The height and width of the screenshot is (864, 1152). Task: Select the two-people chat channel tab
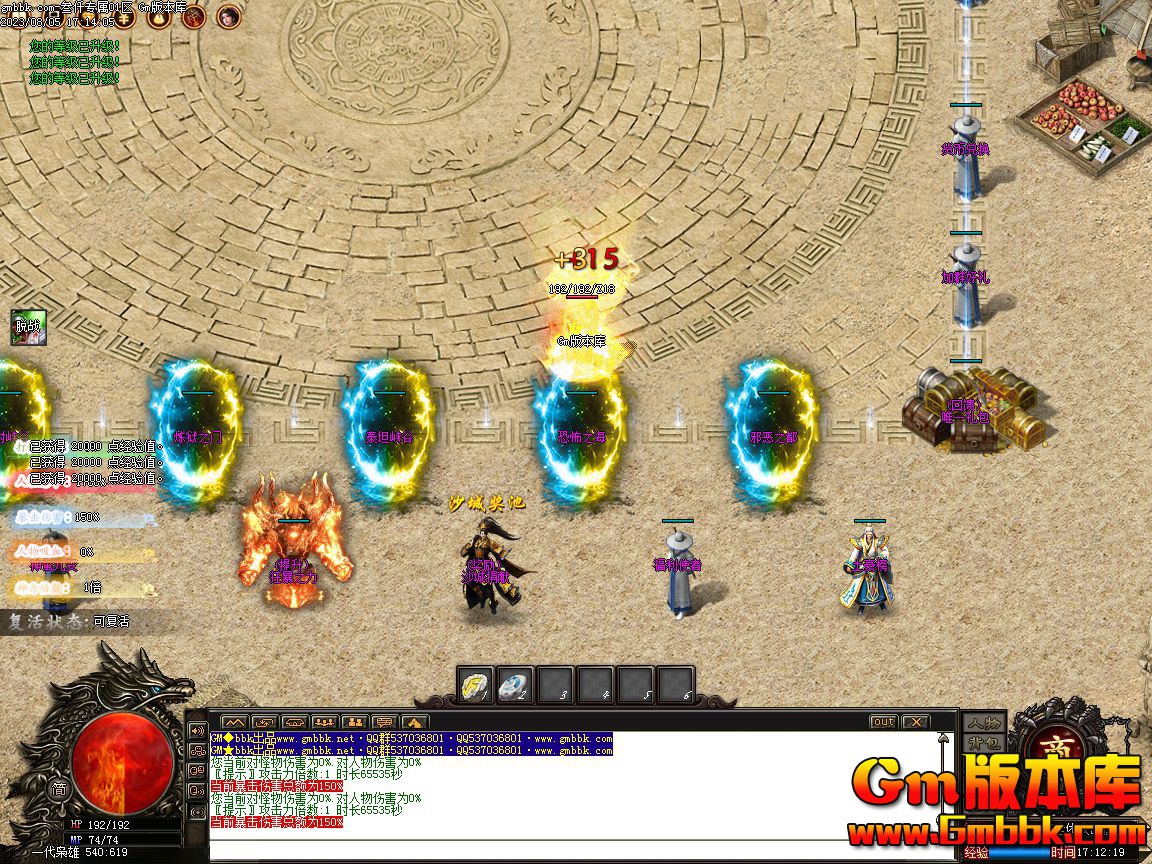click(x=354, y=722)
